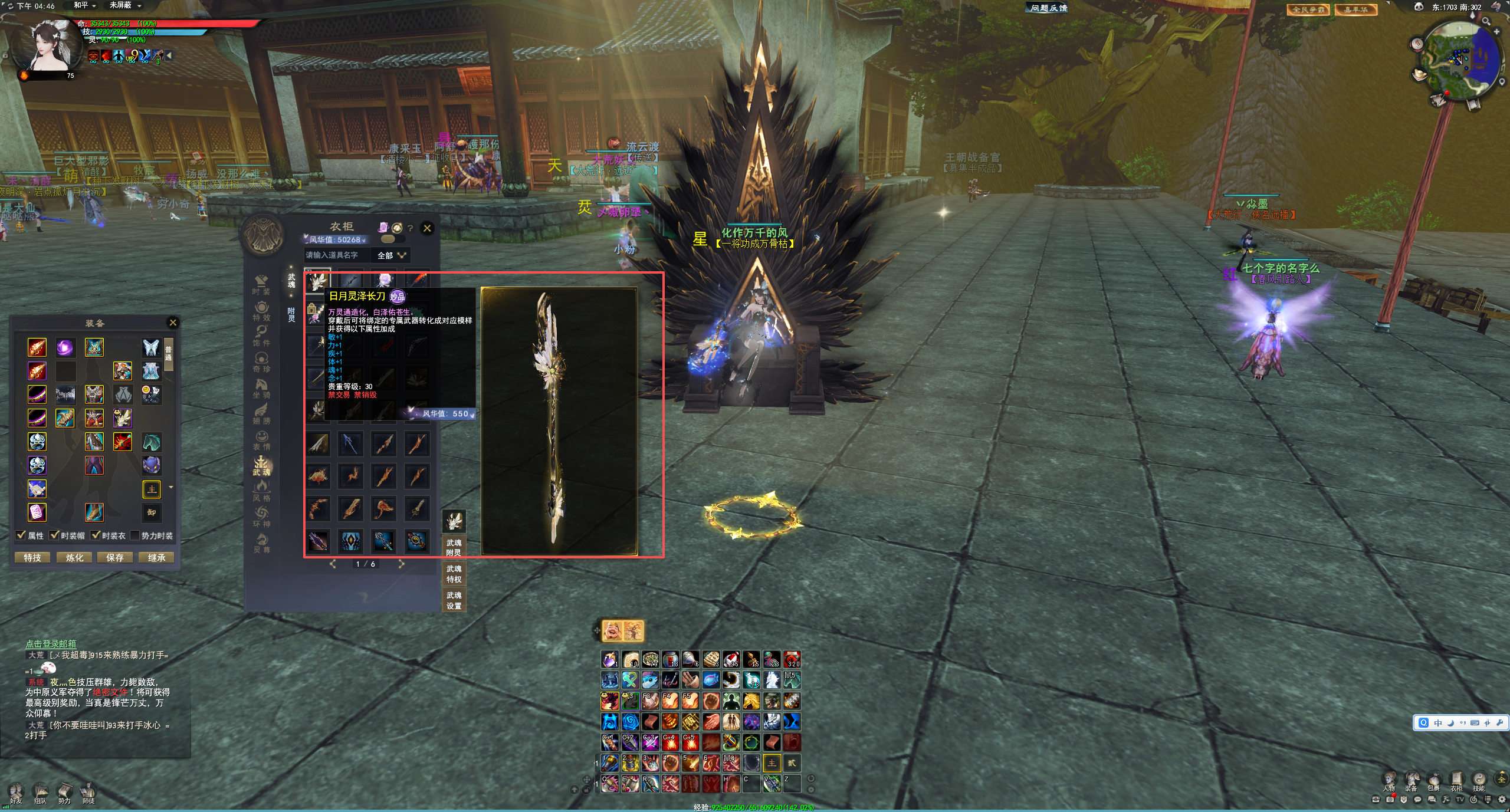Switch to the 时装 wardrobe category

(x=261, y=284)
